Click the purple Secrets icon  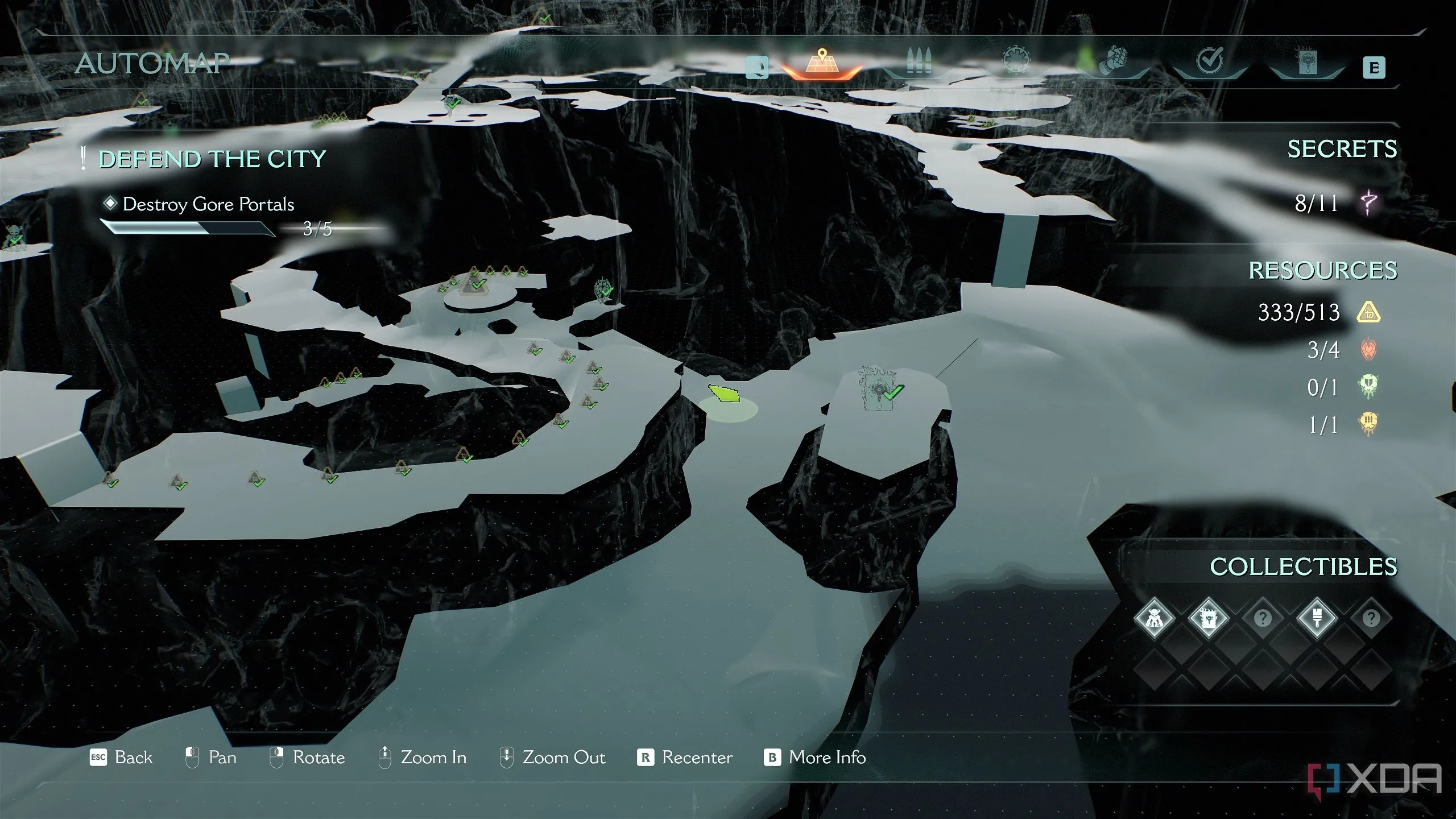pyautogui.click(x=1369, y=203)
